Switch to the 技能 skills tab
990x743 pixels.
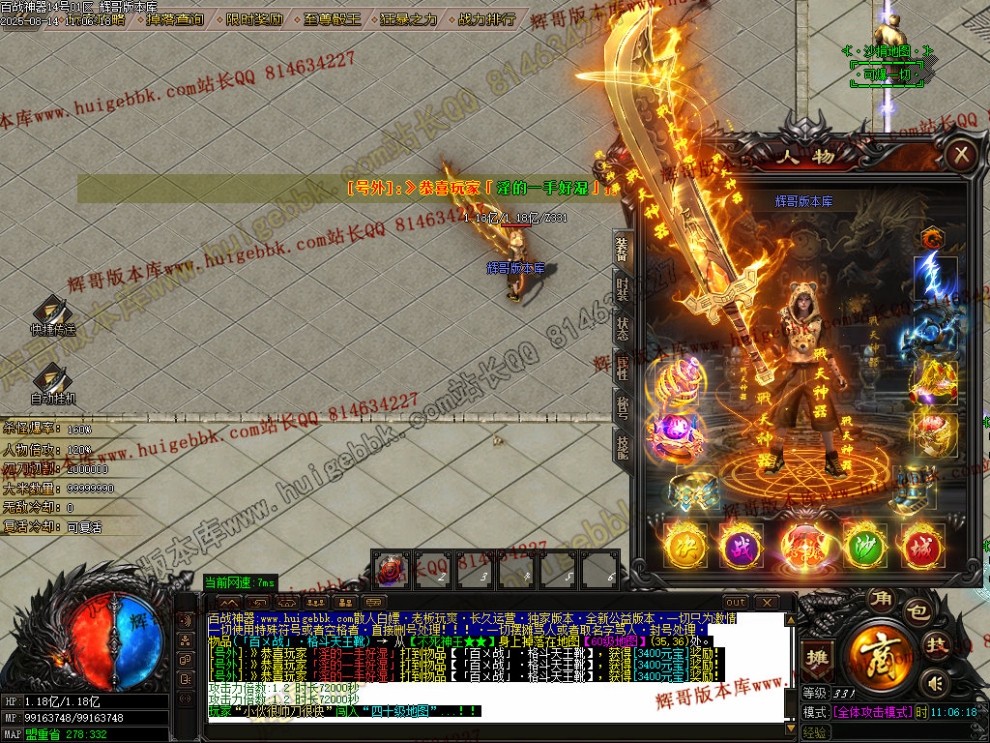coord(622,447)
